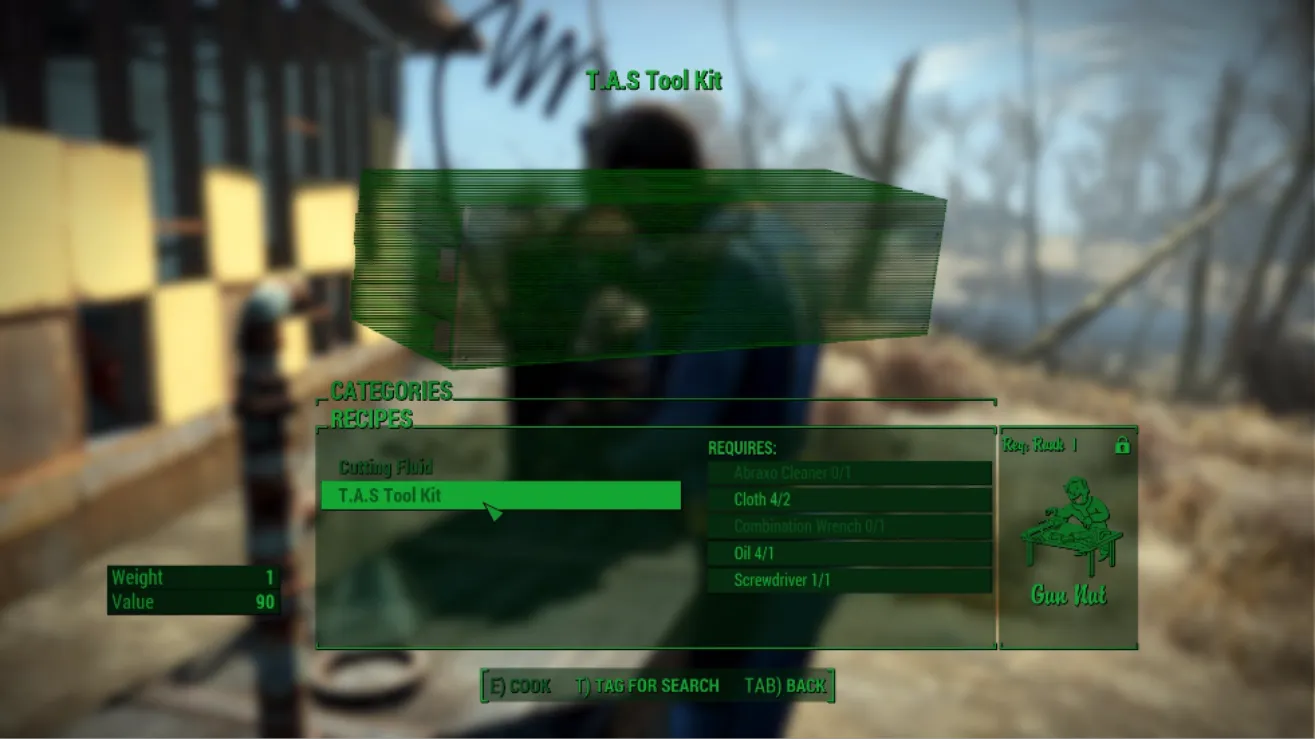Click the Screwdriver requirement row
1315x740 pixels.
[x=849, y=581]
